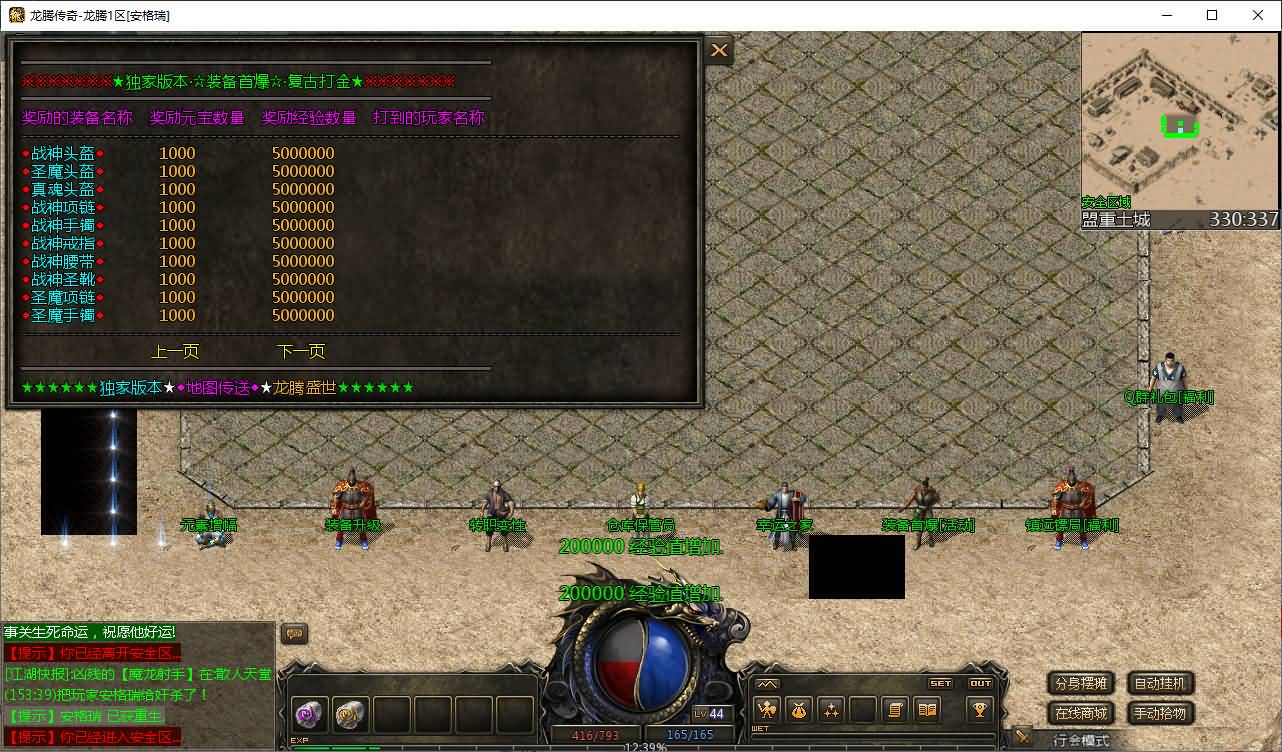This screenshot has height=752, width=1282.
Task: Open the character warrior icon panel
Action: (768, 710)
